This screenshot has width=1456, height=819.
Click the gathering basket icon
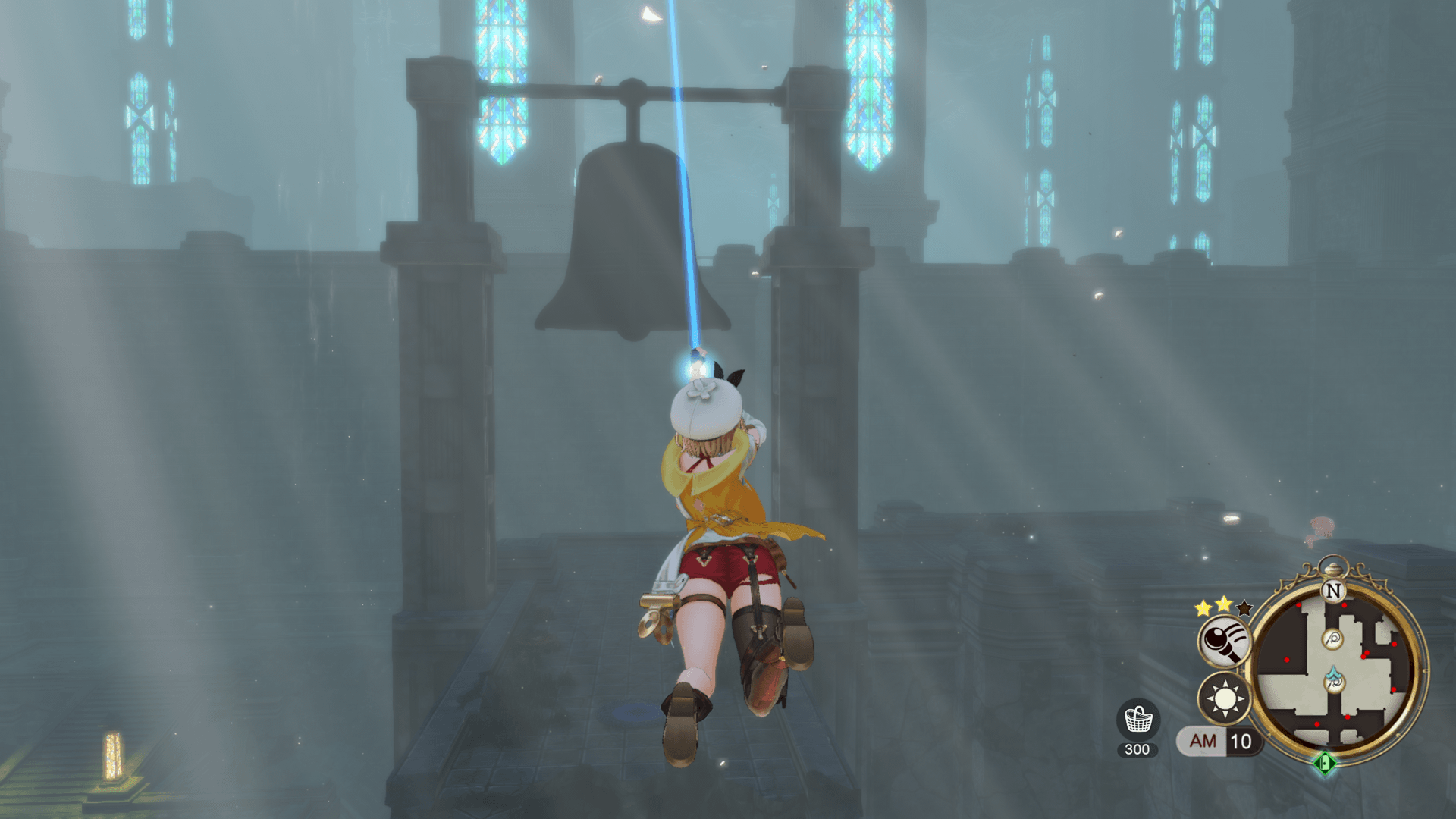click(x=1137, y=720)
